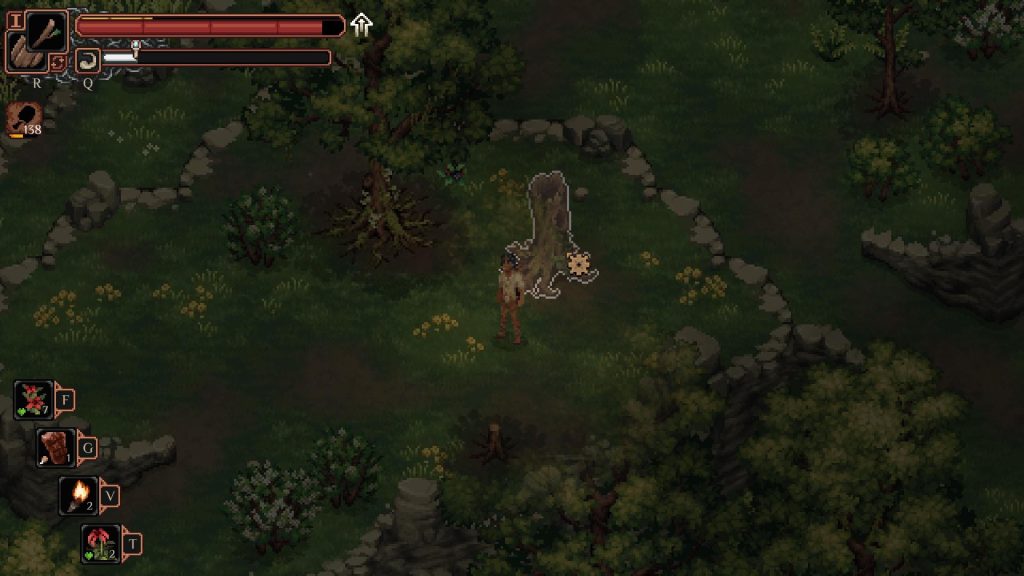Viewport: 1024px width, 576px height.
Task: Click the hunger meat status icon
Action: [x=21, y=117]
